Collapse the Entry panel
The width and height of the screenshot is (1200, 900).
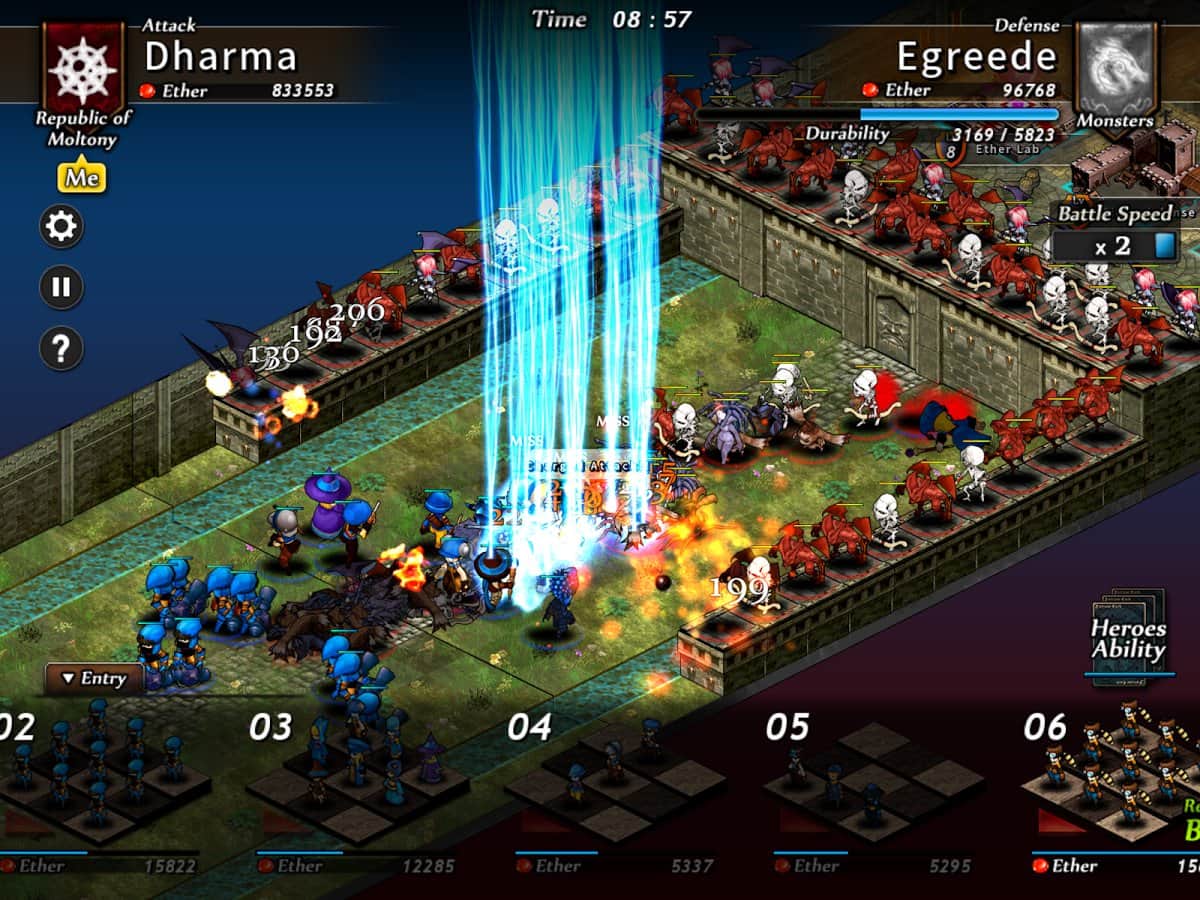tap(94, 678)
